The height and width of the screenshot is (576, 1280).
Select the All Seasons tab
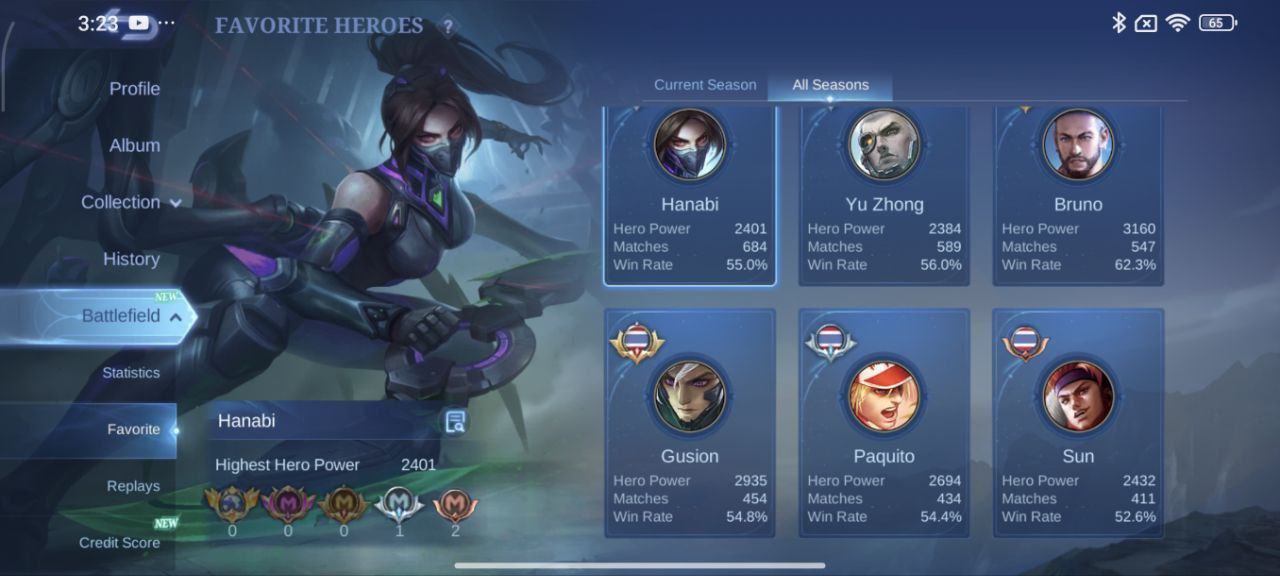tap(830, 85)
